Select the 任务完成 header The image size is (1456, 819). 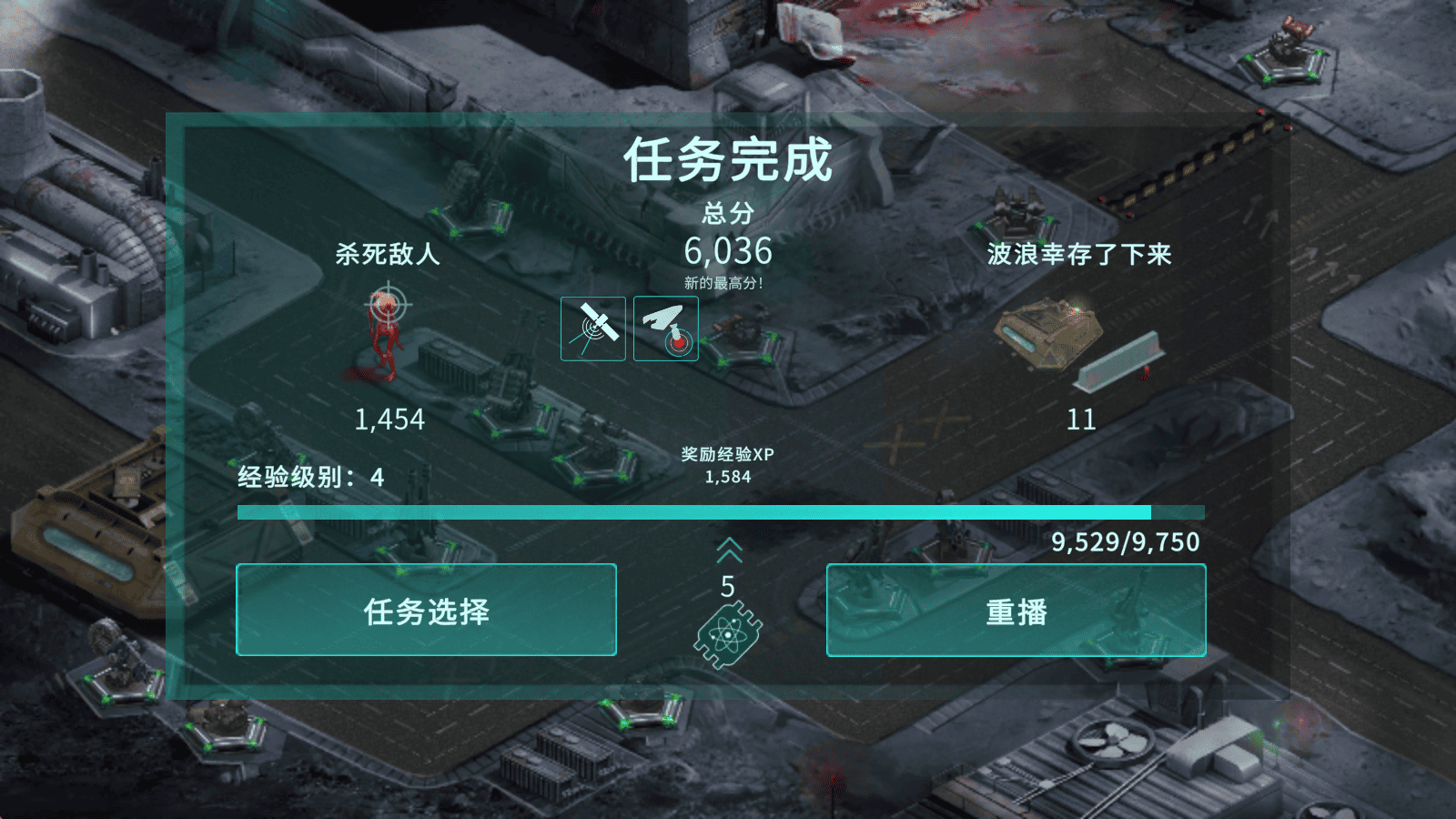(x=727, y=164)
